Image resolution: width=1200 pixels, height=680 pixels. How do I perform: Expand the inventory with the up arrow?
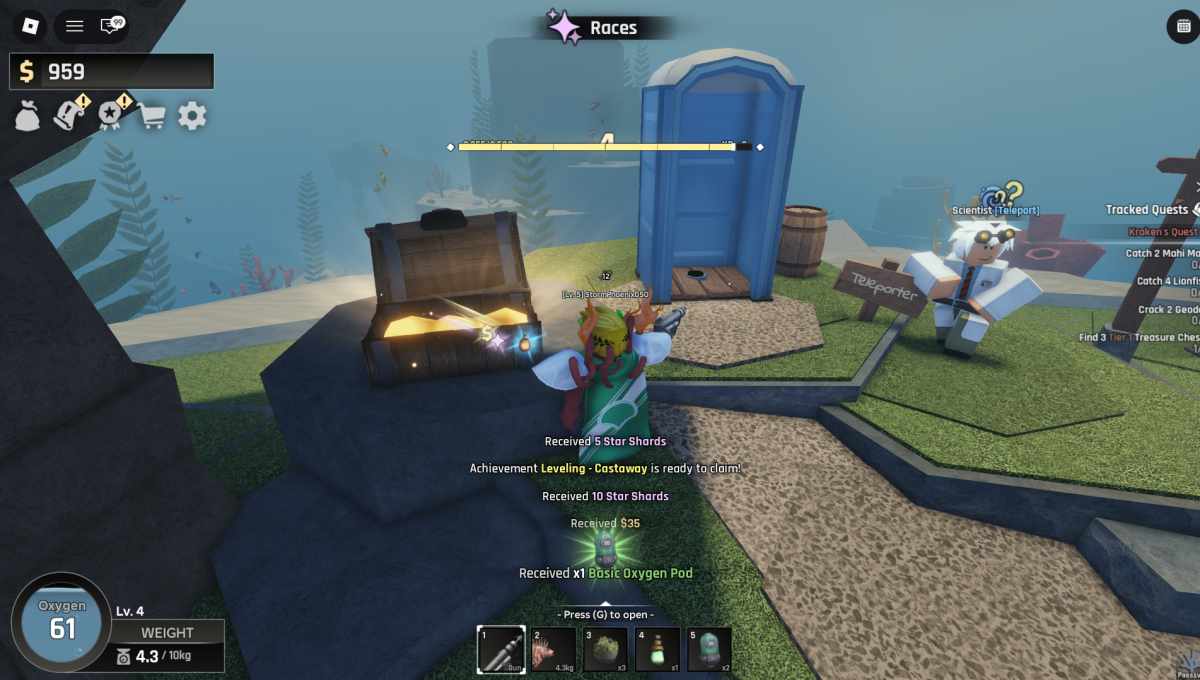pyautogui.click(x=605, y=604)
